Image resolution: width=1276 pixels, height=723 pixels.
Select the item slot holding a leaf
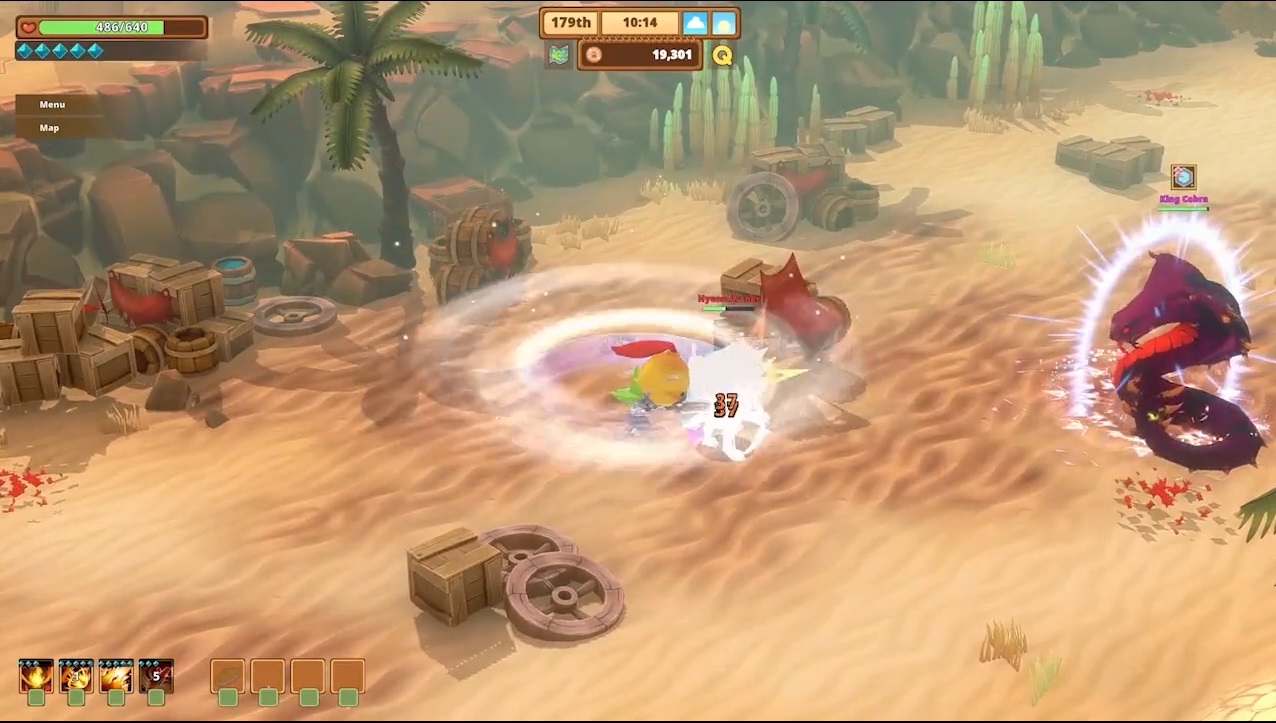coord(228,676)
